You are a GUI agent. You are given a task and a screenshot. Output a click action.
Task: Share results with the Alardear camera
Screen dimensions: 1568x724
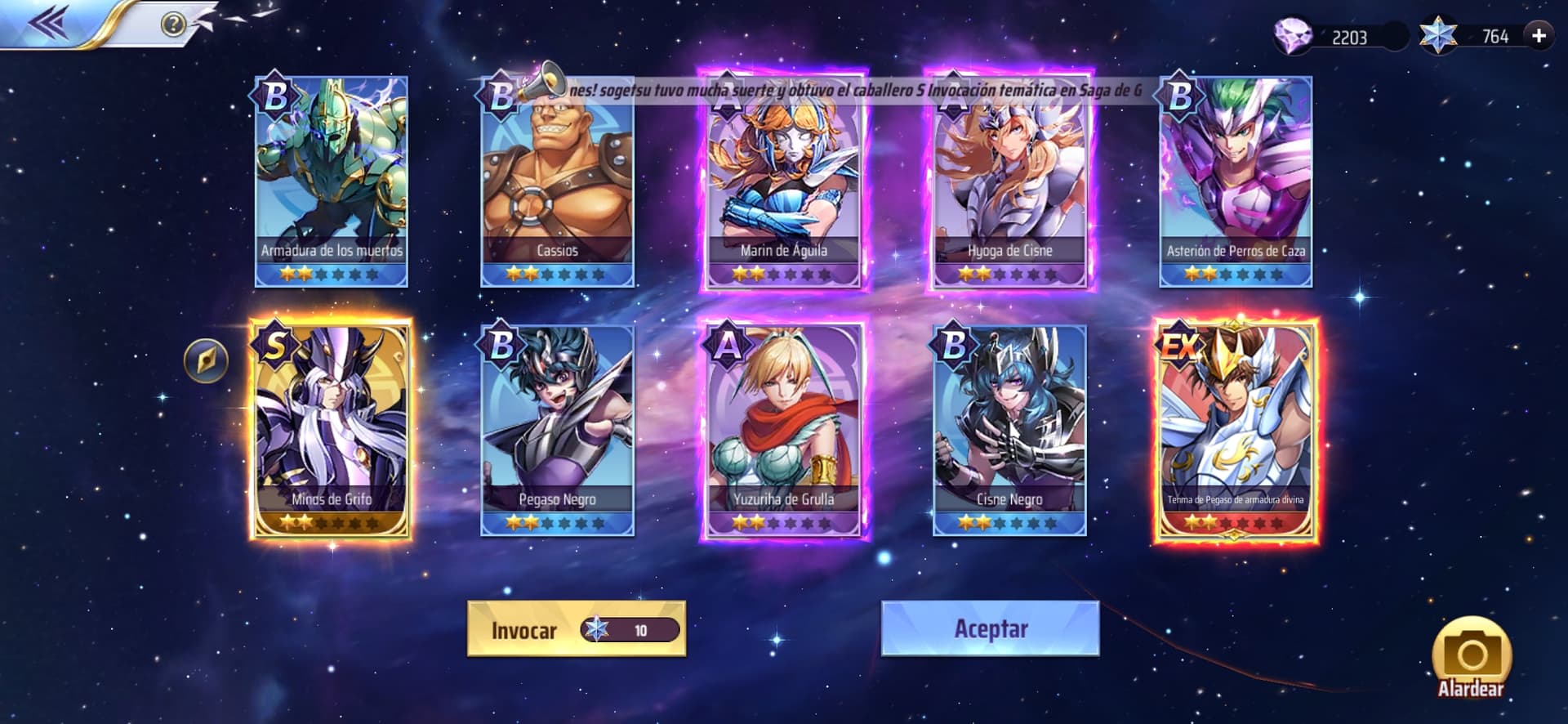[x=1471, y=659]
